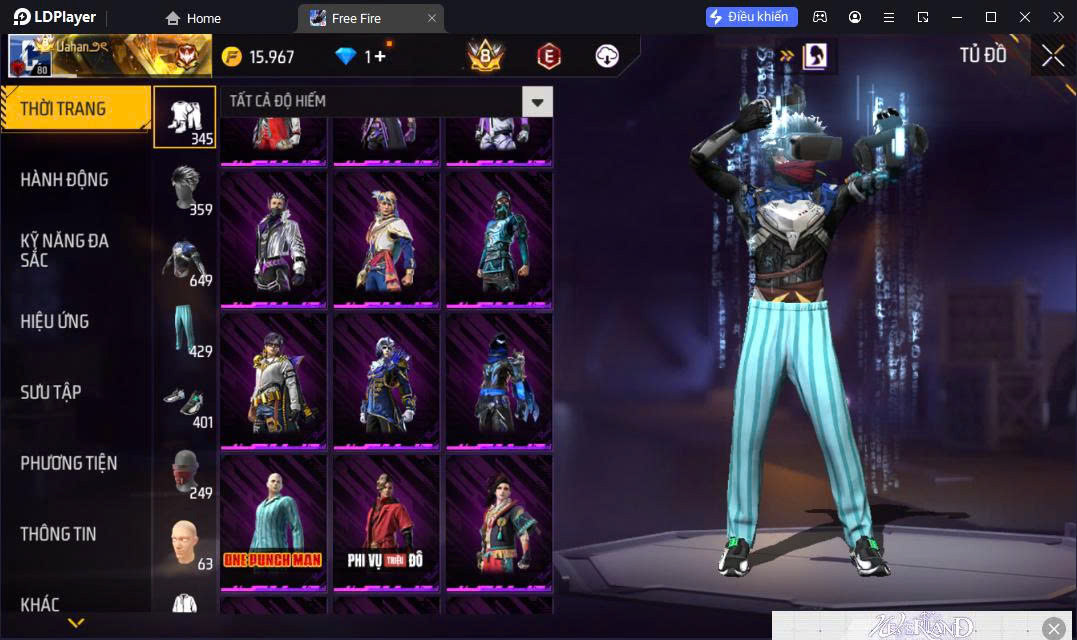Pick the hairstyle subcategory with 359 items

(185, 186)
